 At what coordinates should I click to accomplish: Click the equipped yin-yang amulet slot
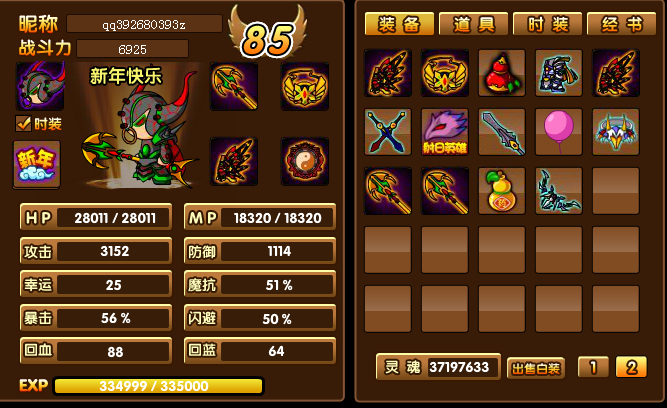click(x=305, y=161)
